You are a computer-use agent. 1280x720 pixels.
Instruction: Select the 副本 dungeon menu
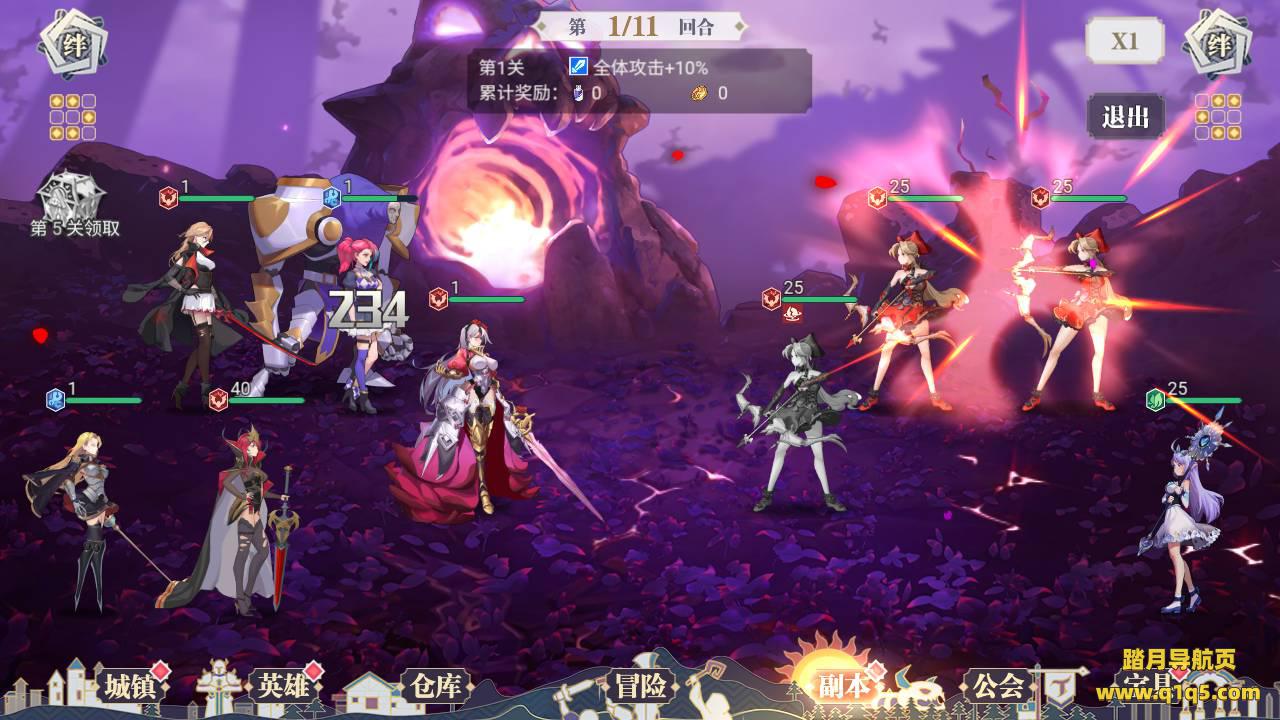842,686
